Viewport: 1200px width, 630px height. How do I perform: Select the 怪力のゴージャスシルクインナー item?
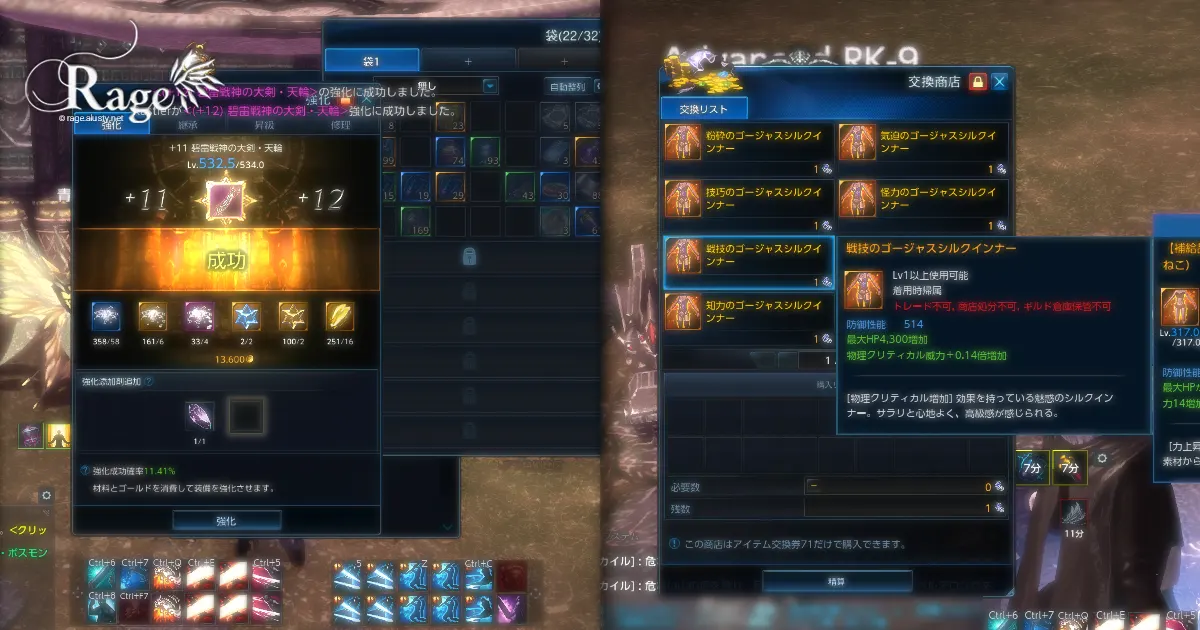923,206
